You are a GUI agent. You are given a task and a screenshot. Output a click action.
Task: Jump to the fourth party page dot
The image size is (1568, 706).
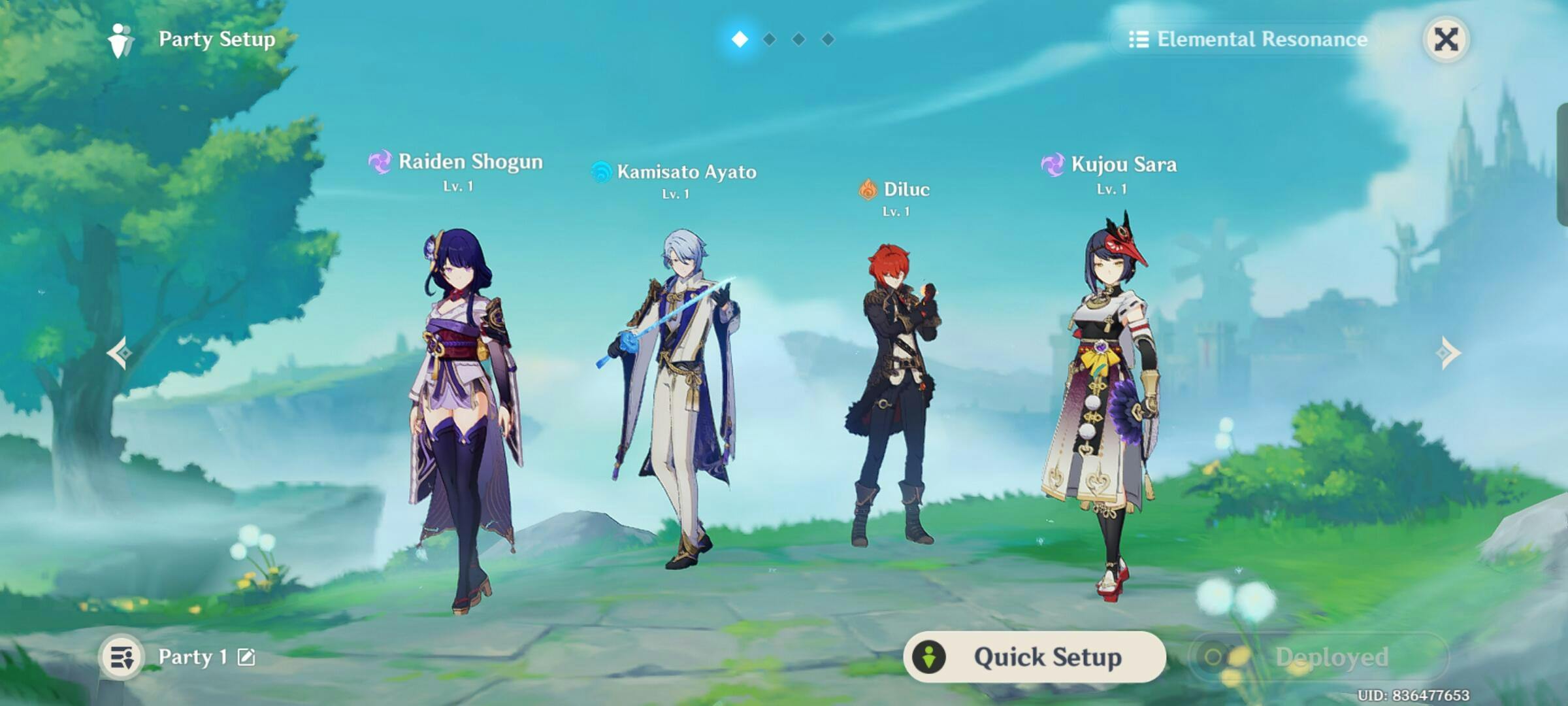click(828, 39)
